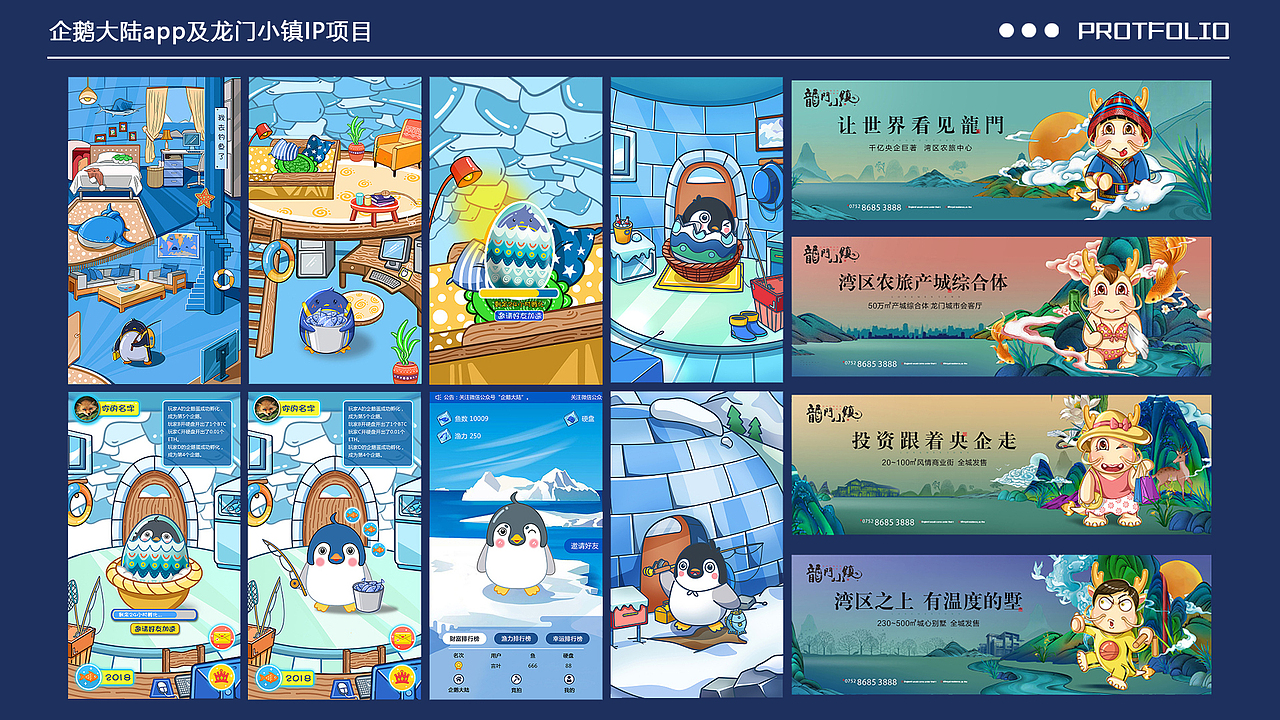
Task: Click the 硬盘 hard-disk gem icon at top right
Action: point(570,418)
